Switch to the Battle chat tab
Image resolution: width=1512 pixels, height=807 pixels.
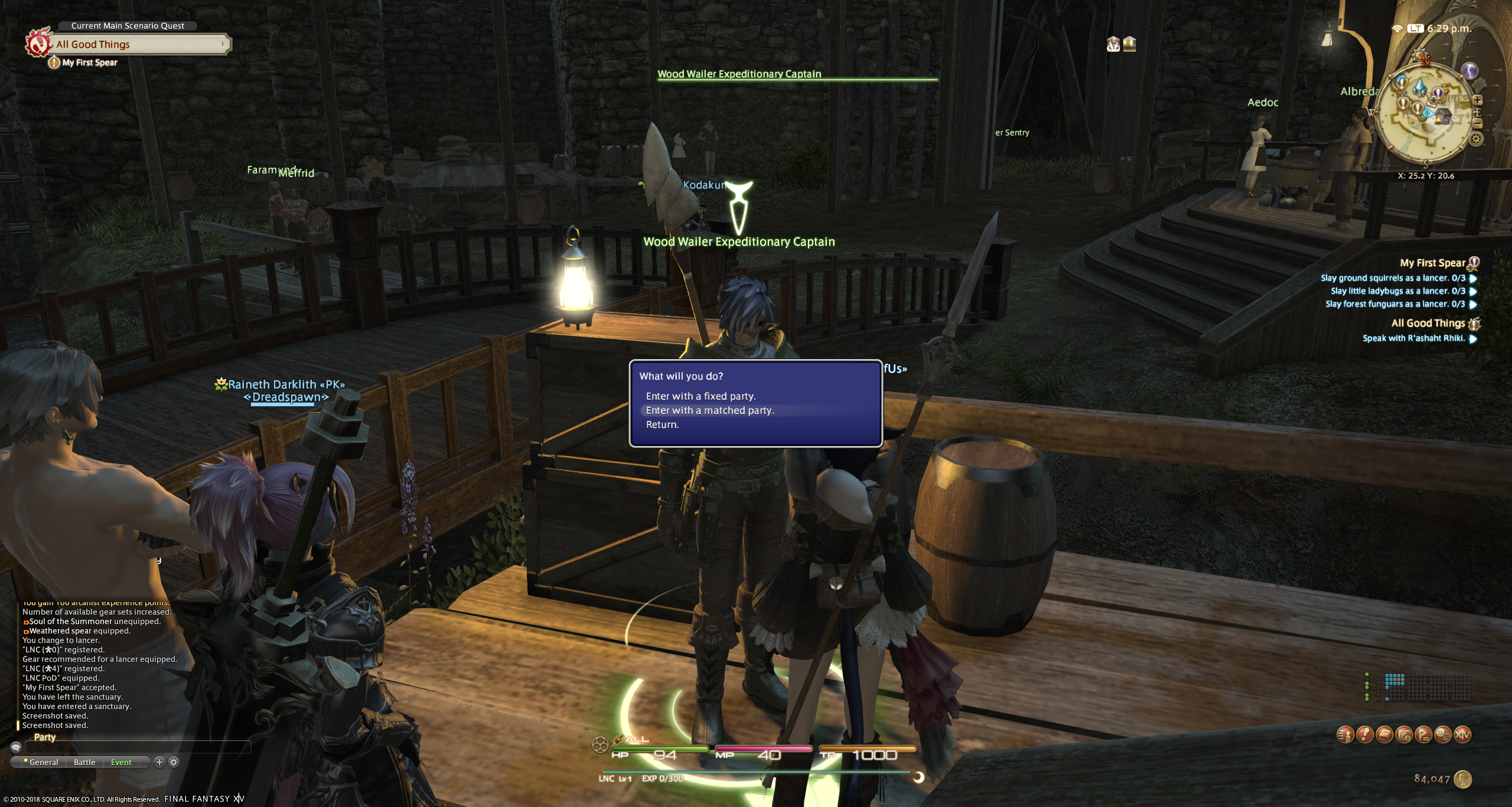coord(84,762)
